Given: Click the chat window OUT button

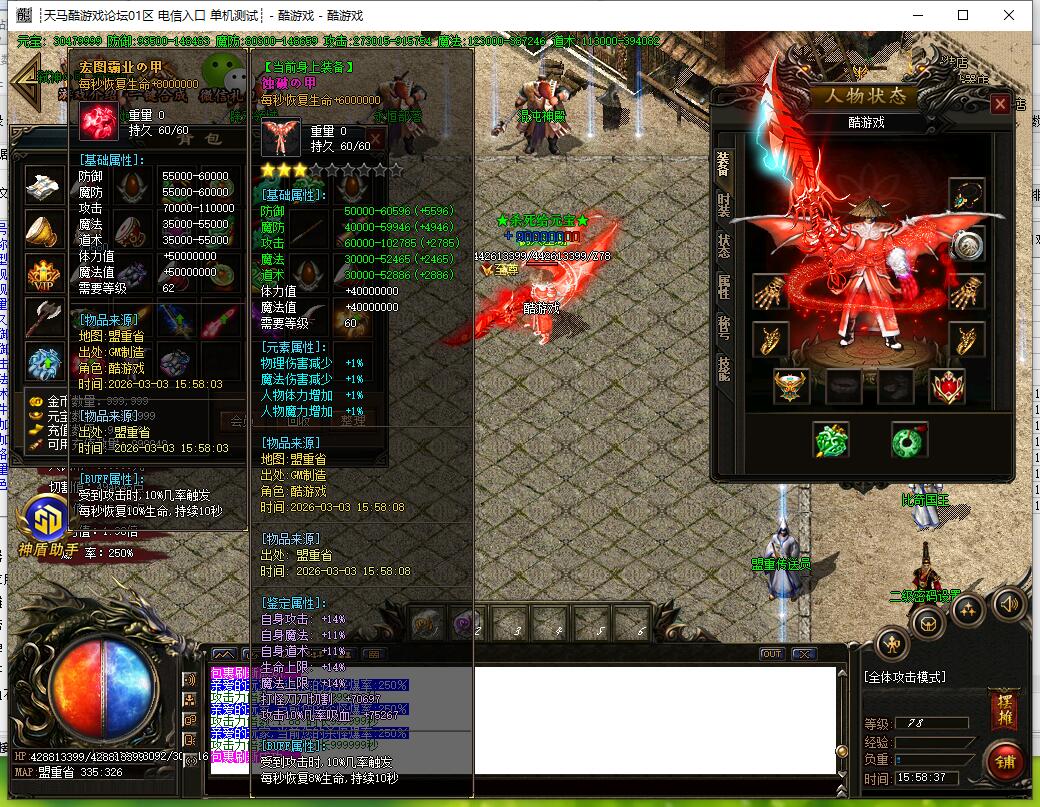Looking at the screenshot, I should 771,654.
